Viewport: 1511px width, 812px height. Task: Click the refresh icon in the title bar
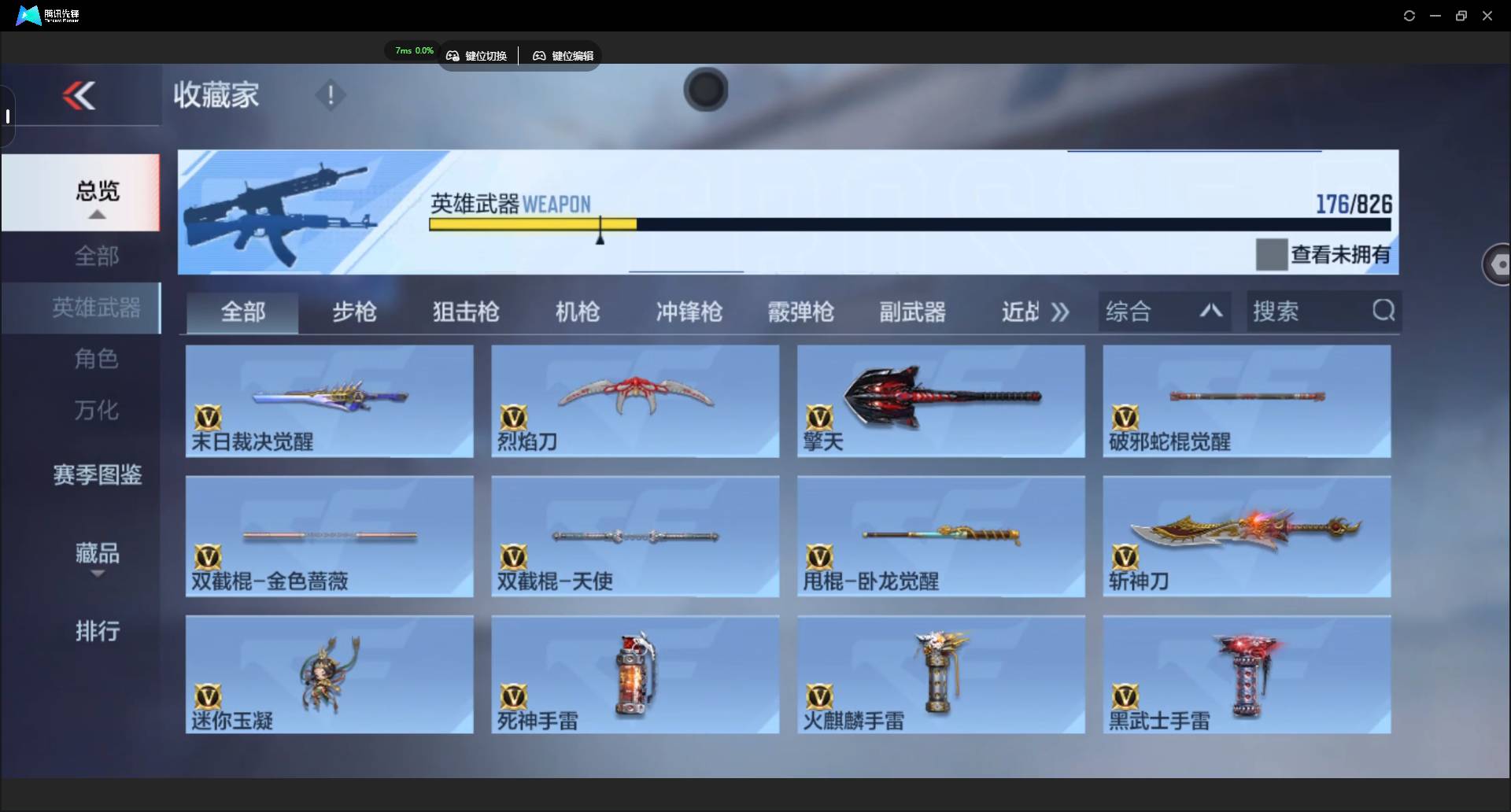click(1409, 15)
